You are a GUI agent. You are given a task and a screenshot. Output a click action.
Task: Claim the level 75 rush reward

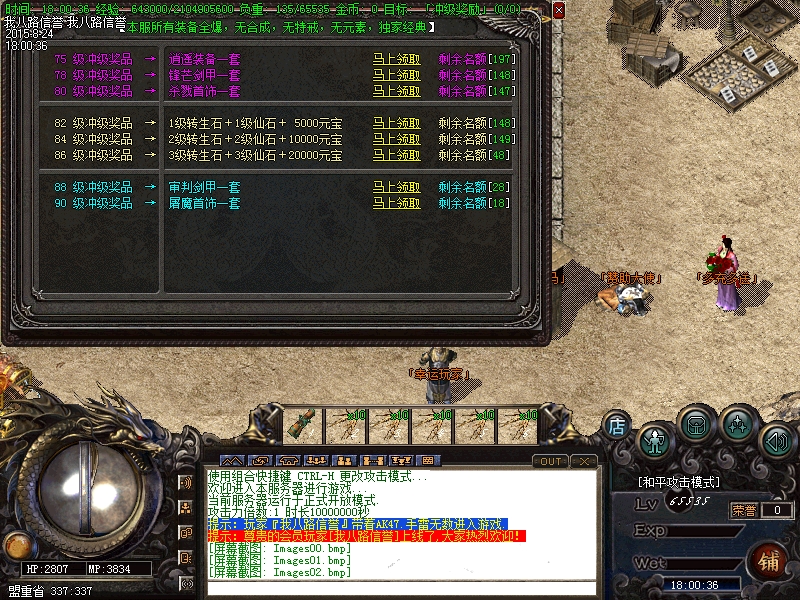point(396,59)
